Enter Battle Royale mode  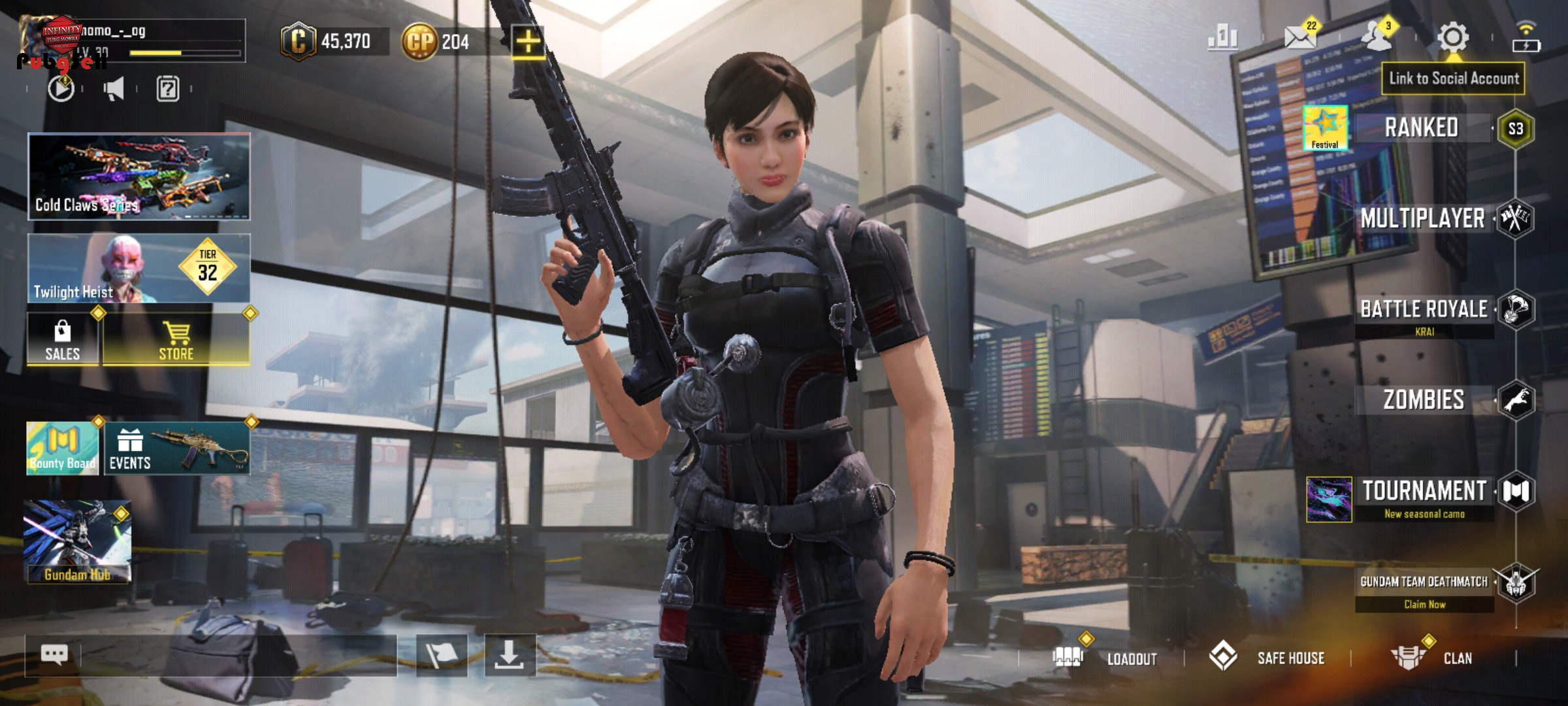[1424, 310]
